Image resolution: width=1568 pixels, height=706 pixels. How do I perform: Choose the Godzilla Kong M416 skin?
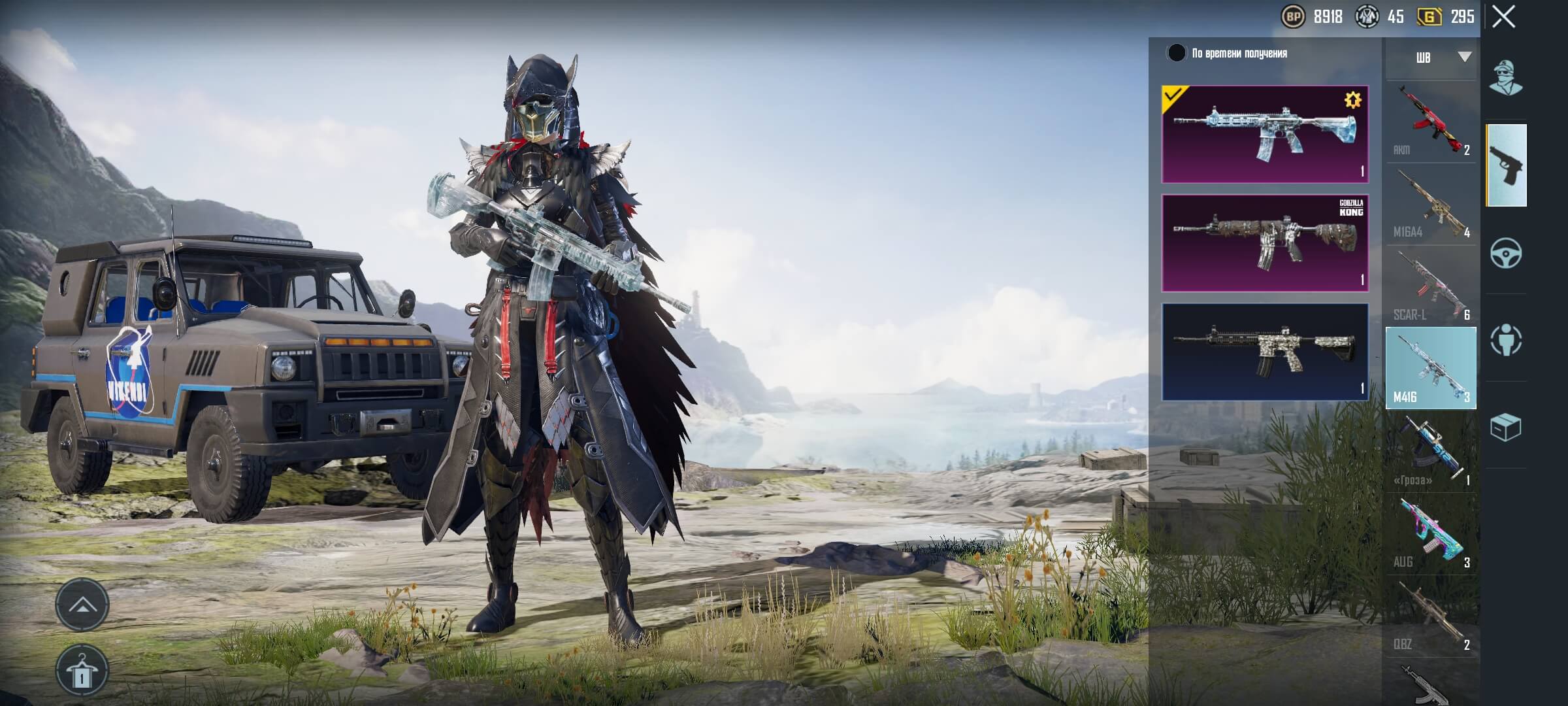click(1264, 243)
